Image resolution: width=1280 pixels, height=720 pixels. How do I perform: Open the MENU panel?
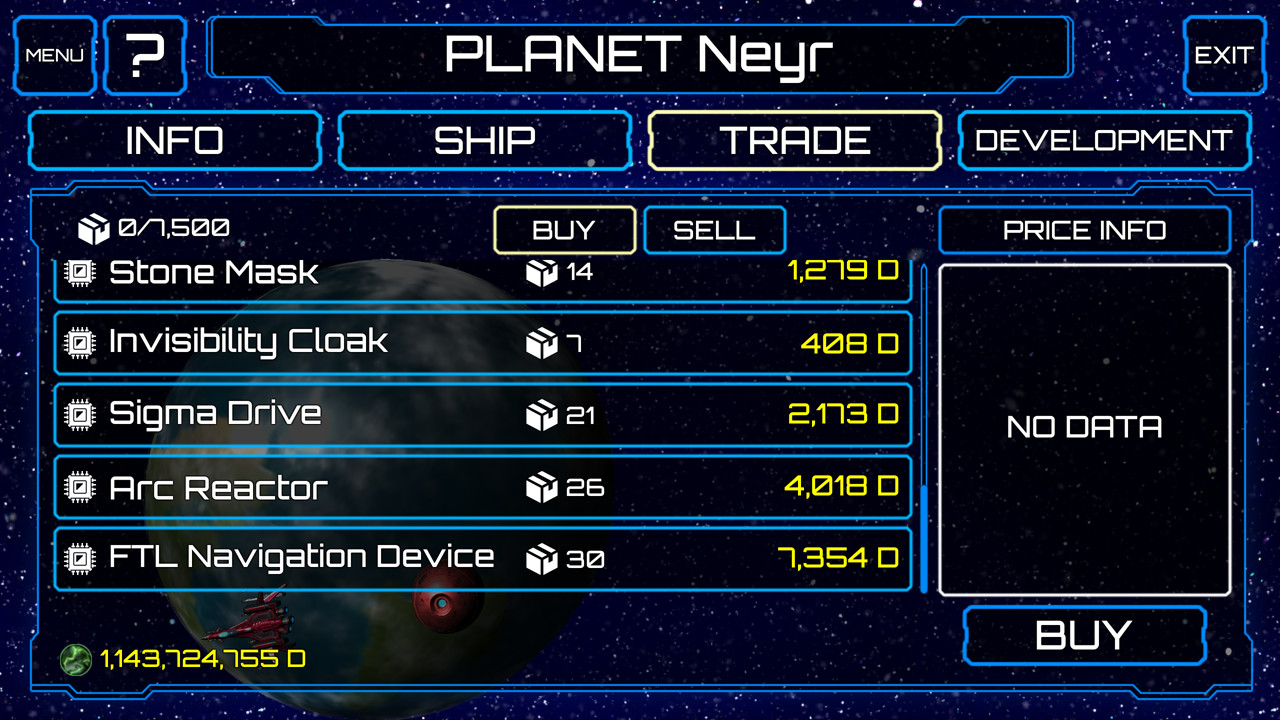[54, 55]
